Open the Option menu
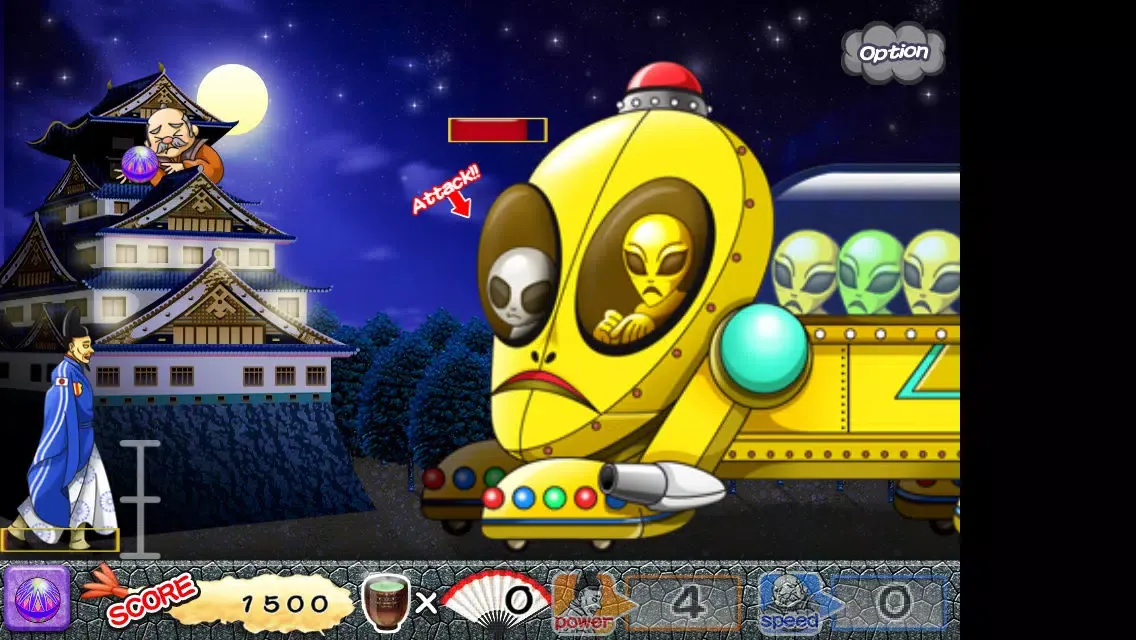 (893, 52)
